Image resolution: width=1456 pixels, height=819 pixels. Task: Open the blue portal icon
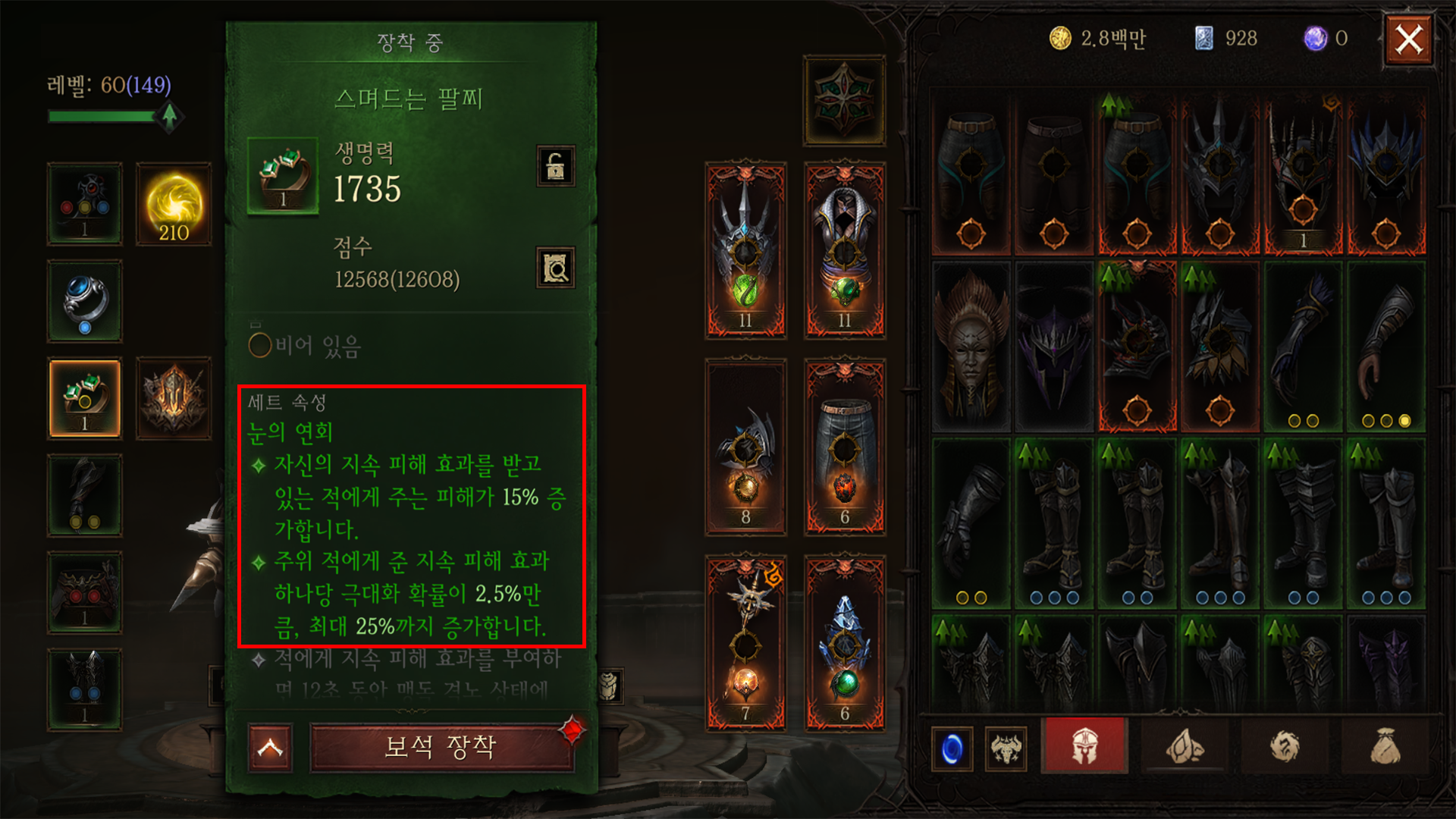click(952, 749)
